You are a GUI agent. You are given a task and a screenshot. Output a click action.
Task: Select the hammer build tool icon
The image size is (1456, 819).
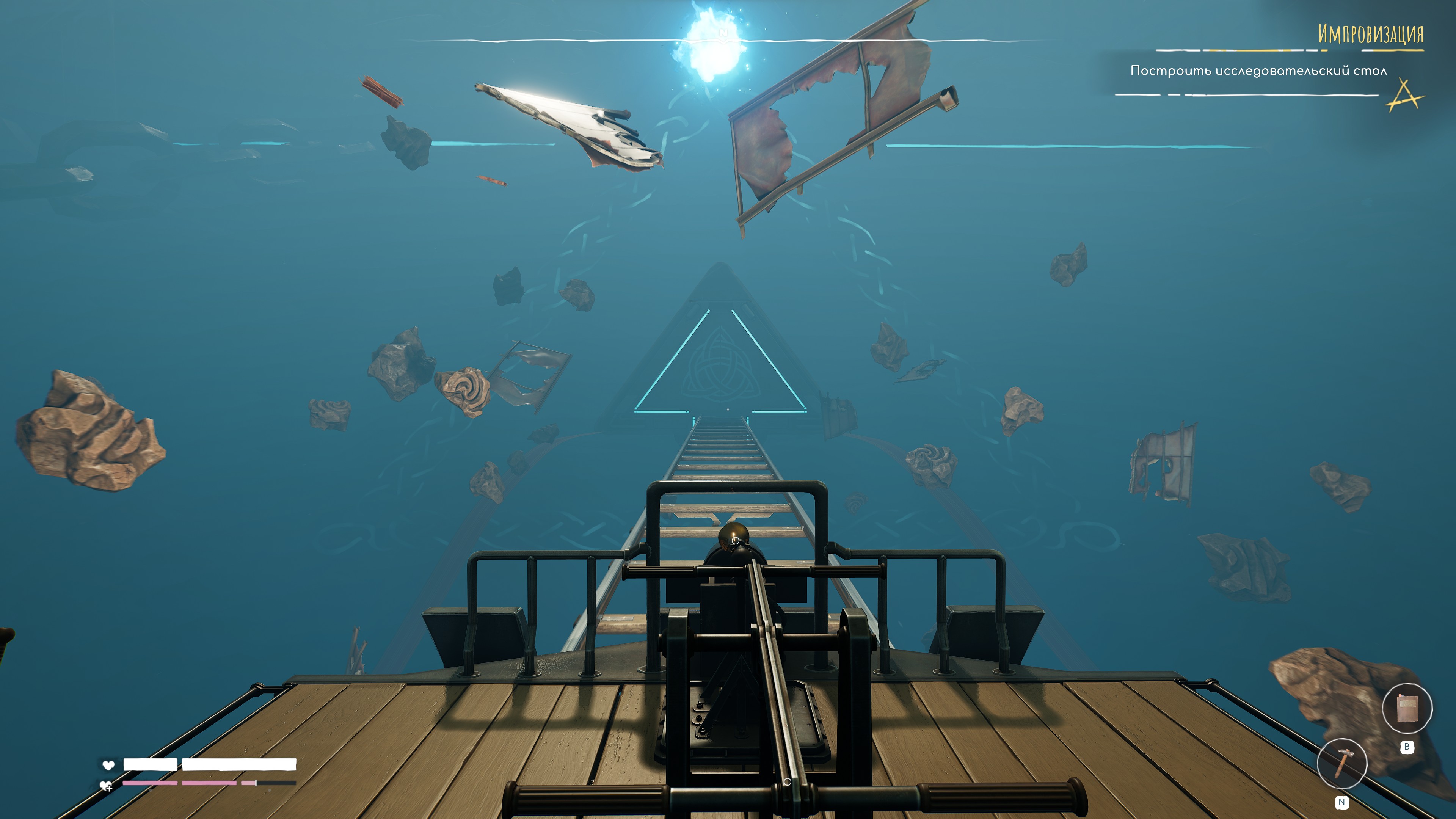point(1342,763)
